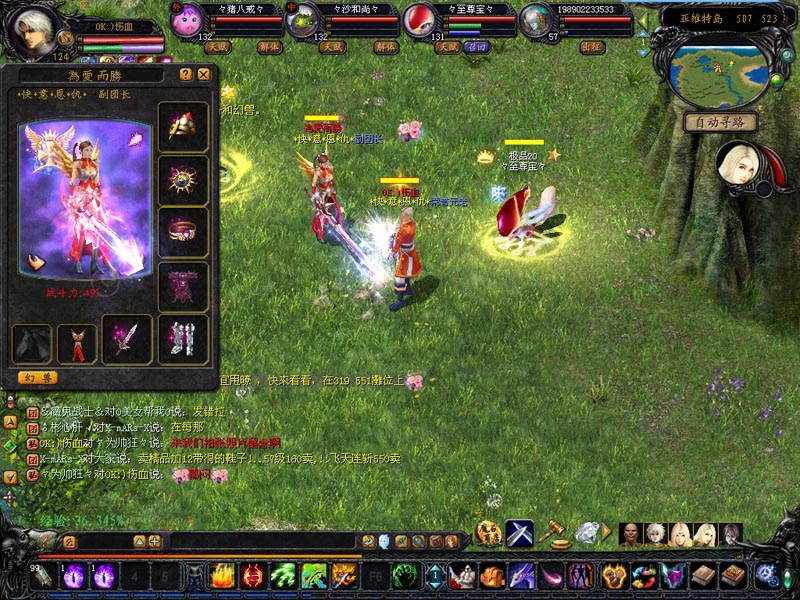Click the 自动寻路 auto-pathfinding button
The height and width of the screenshot is (600, 800).
[x=720, y=122]
